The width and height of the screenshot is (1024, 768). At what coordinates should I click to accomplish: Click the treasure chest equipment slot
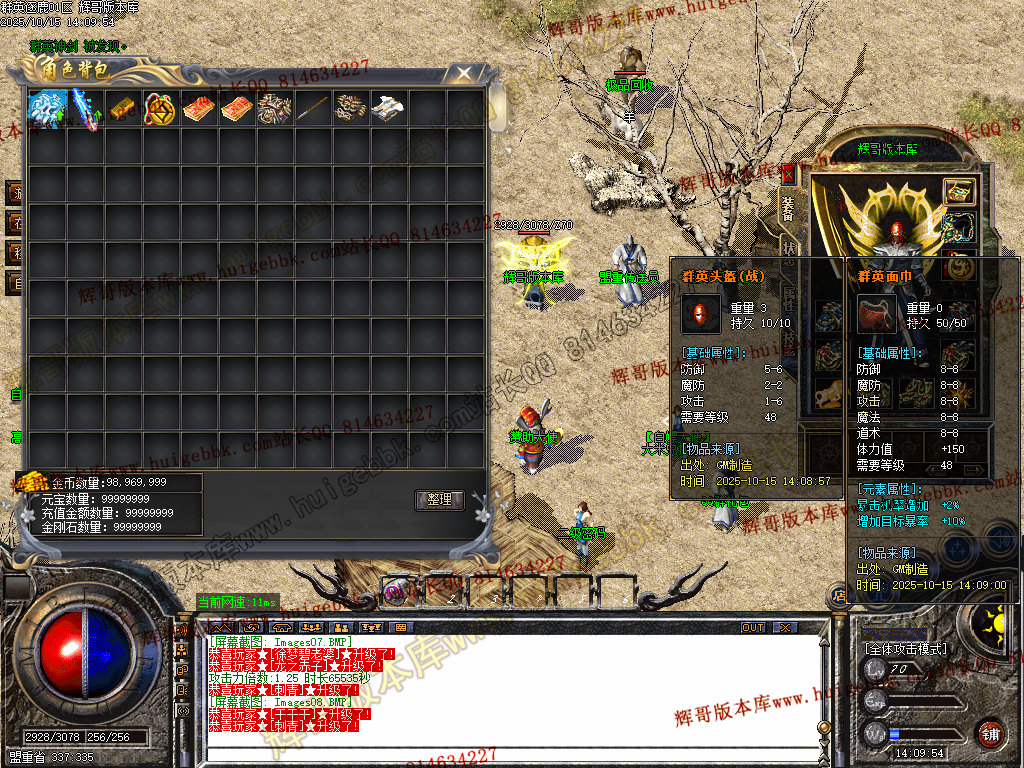(961, 192)
